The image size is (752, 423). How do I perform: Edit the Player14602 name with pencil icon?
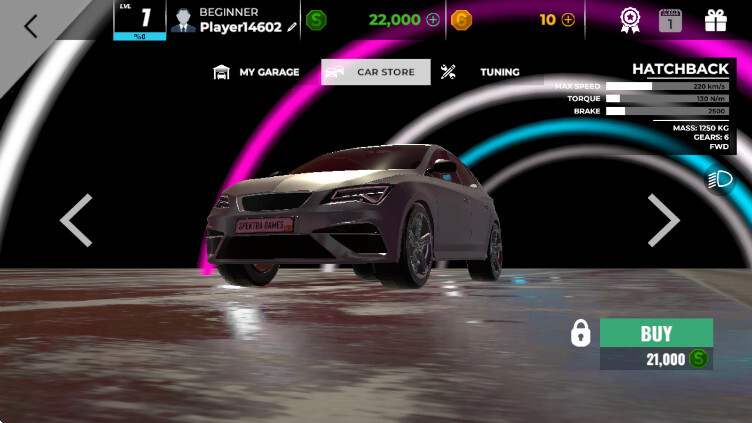(292, 28)
